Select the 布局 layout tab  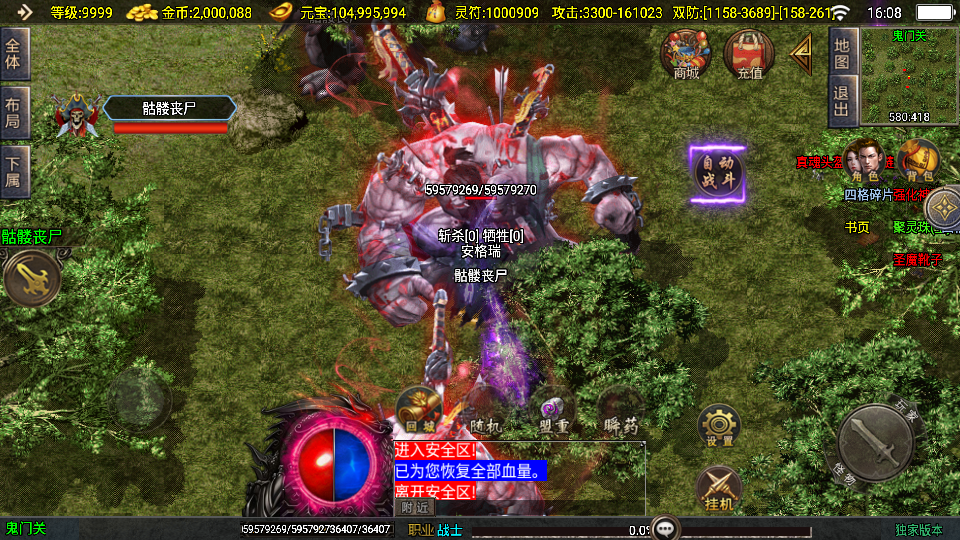15,113
